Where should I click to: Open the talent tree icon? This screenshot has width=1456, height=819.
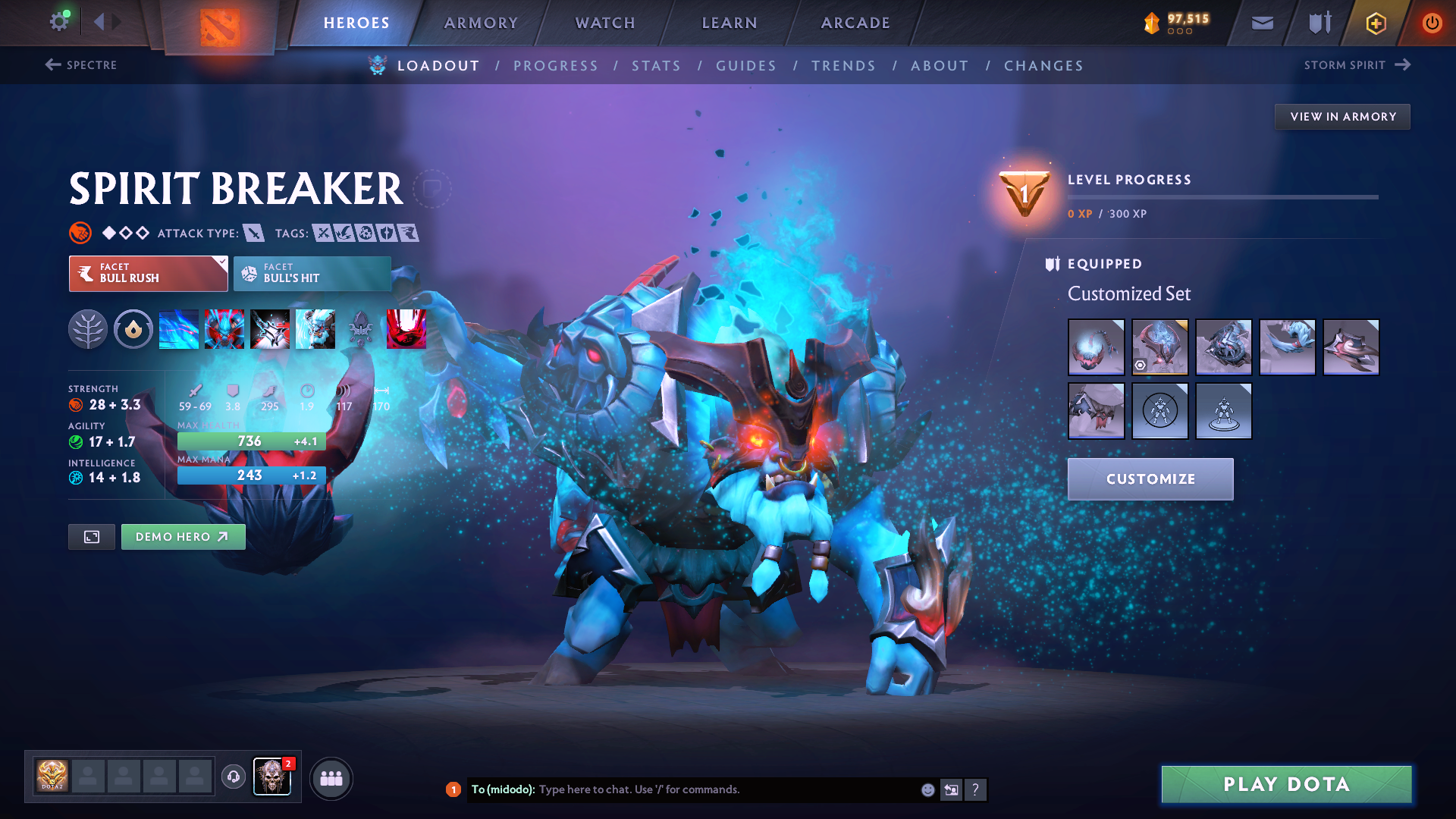click(88, 329)
